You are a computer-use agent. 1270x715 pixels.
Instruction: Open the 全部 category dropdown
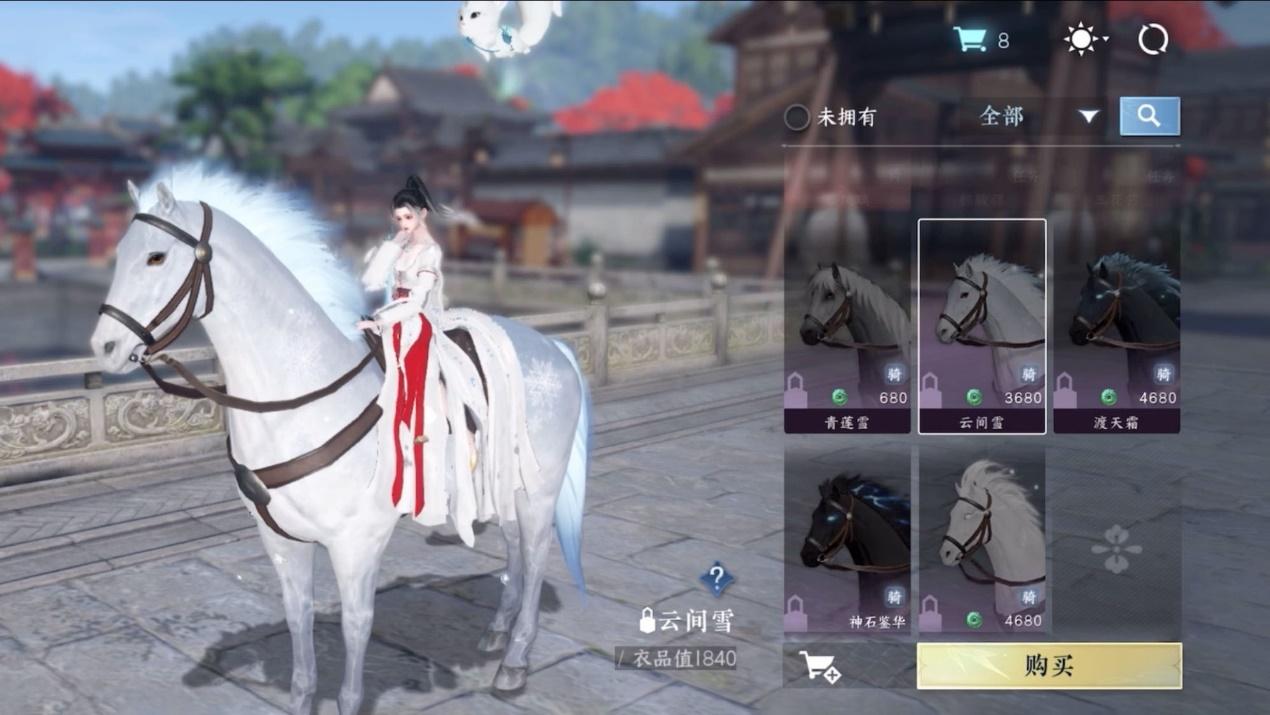pos(1038,117)
